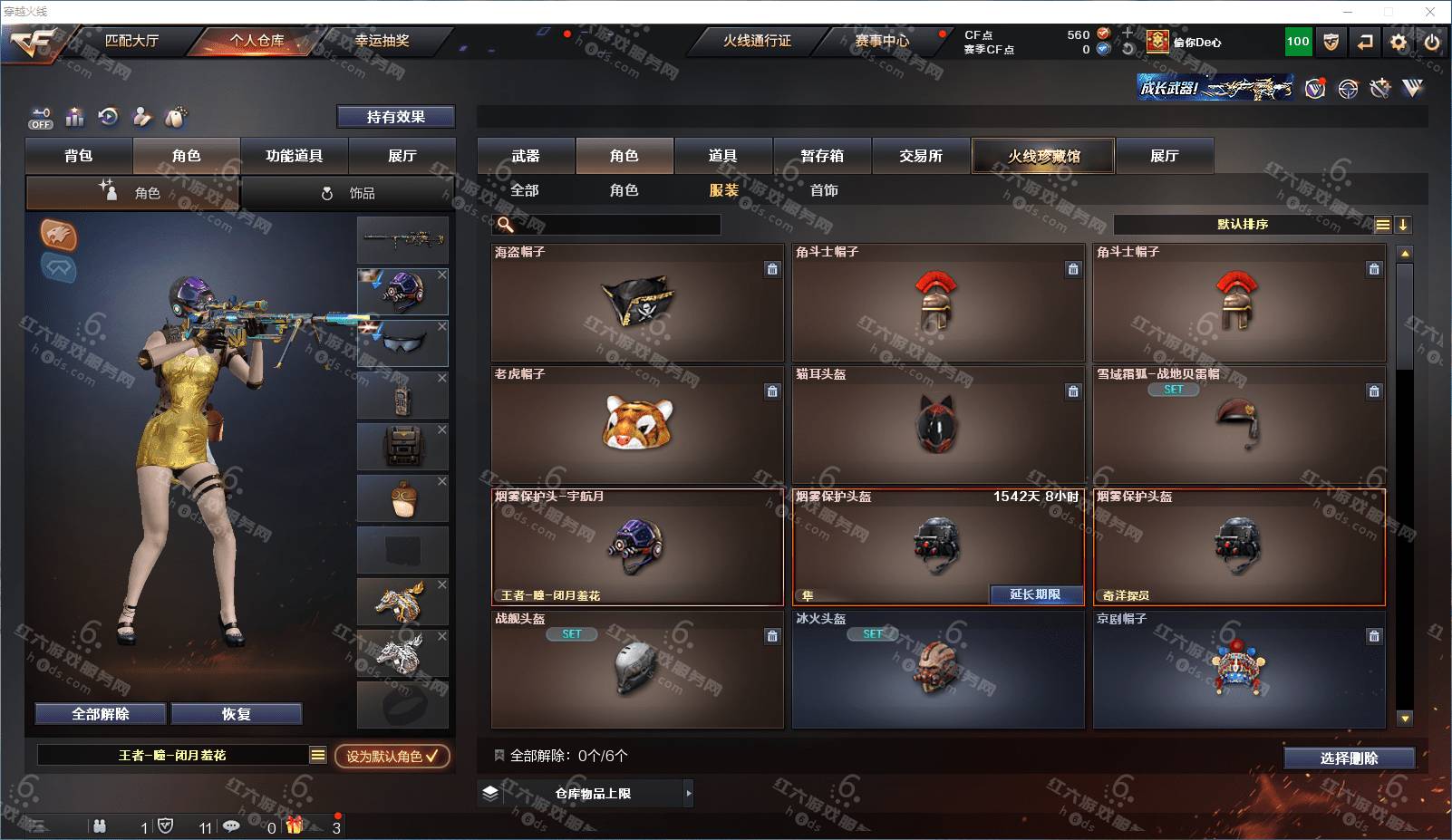
Task: Click the 持有效果 button
Action: click(395, 117)
